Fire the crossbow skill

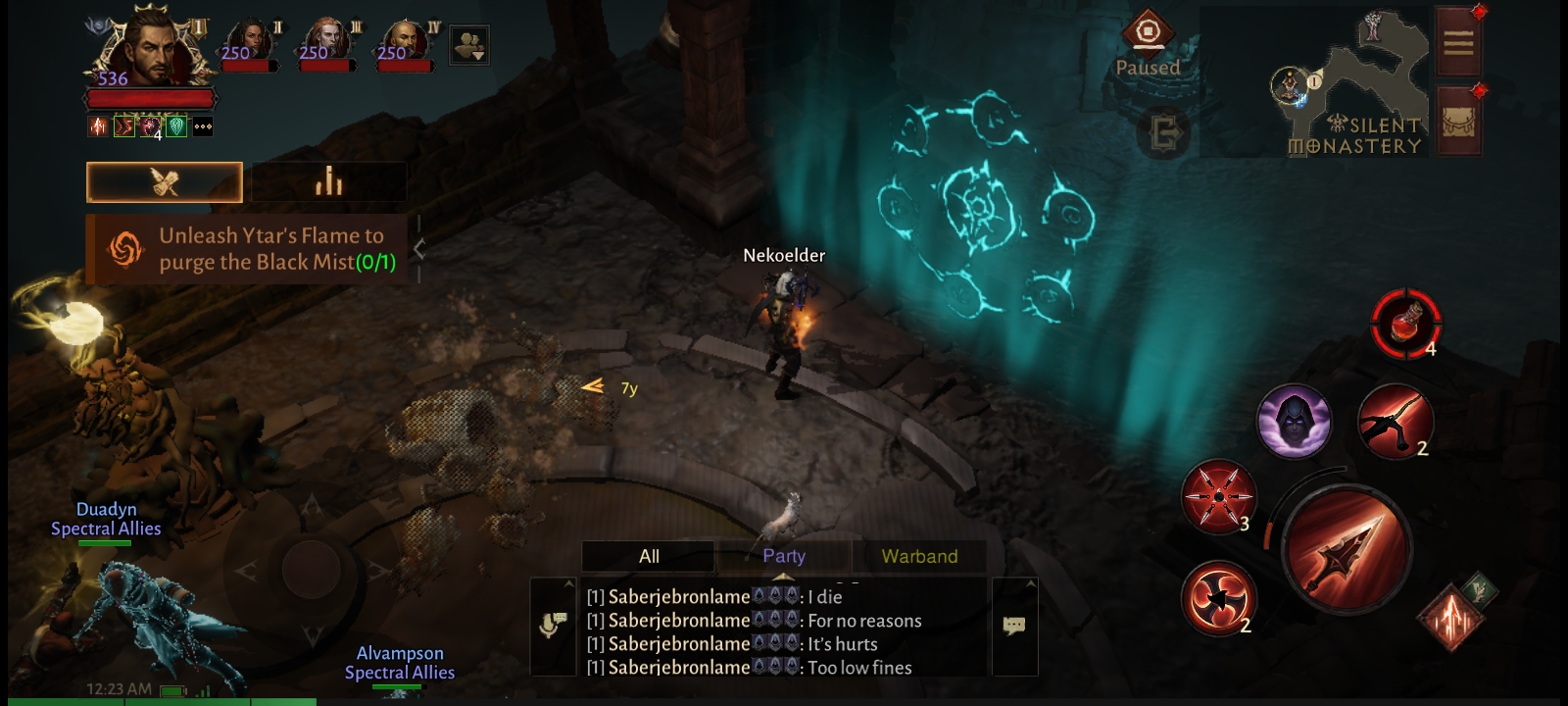tap(1396, 422)
